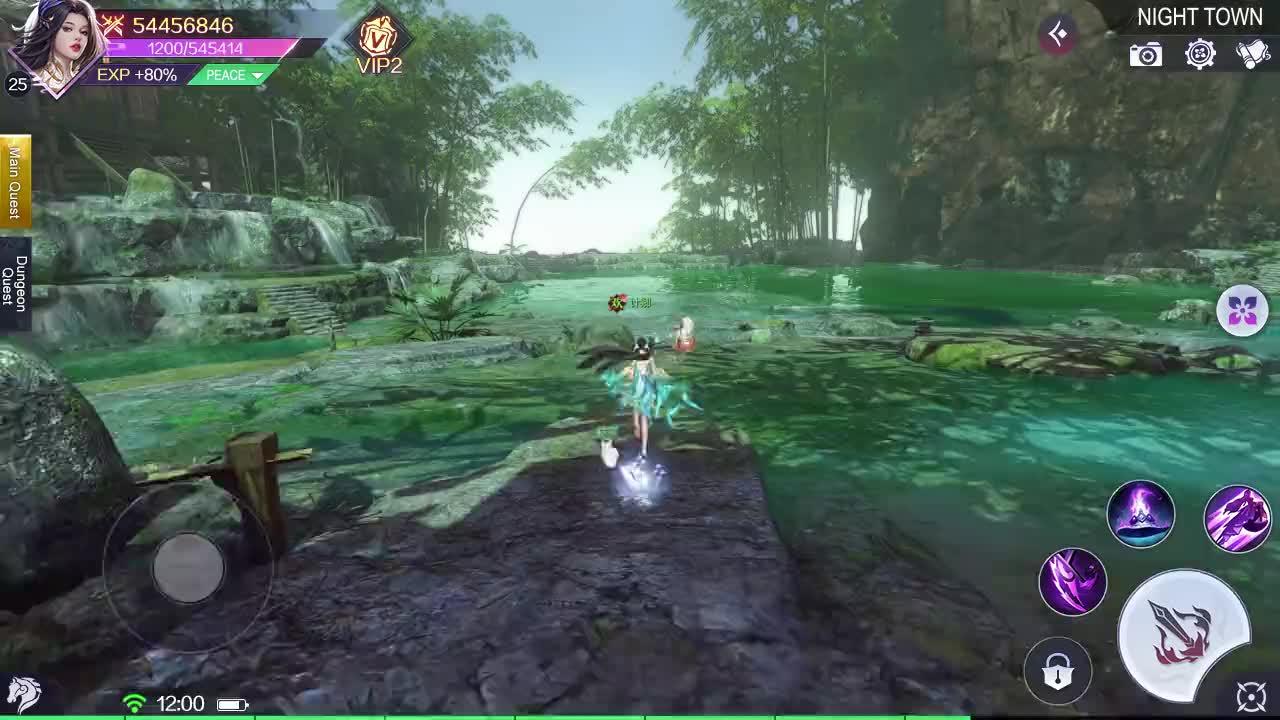Click the flower activity icon on right edge
Image resolution: width=1280 pixels, height=720 pixels.
[1241, 311]
